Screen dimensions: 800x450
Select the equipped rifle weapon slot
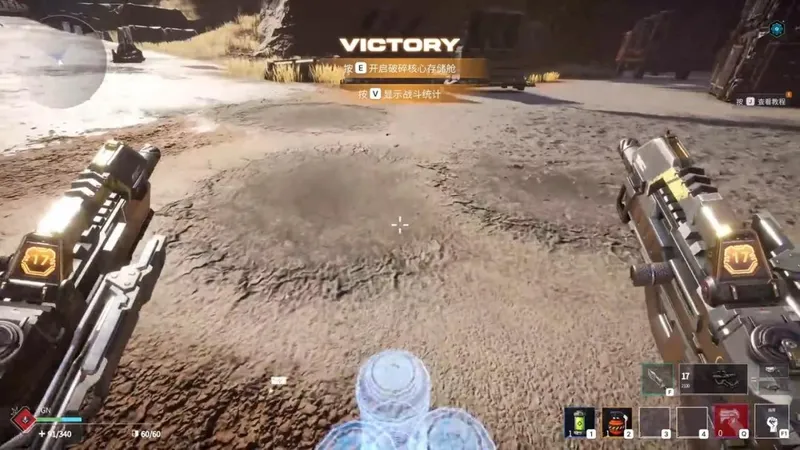(714, 378)
